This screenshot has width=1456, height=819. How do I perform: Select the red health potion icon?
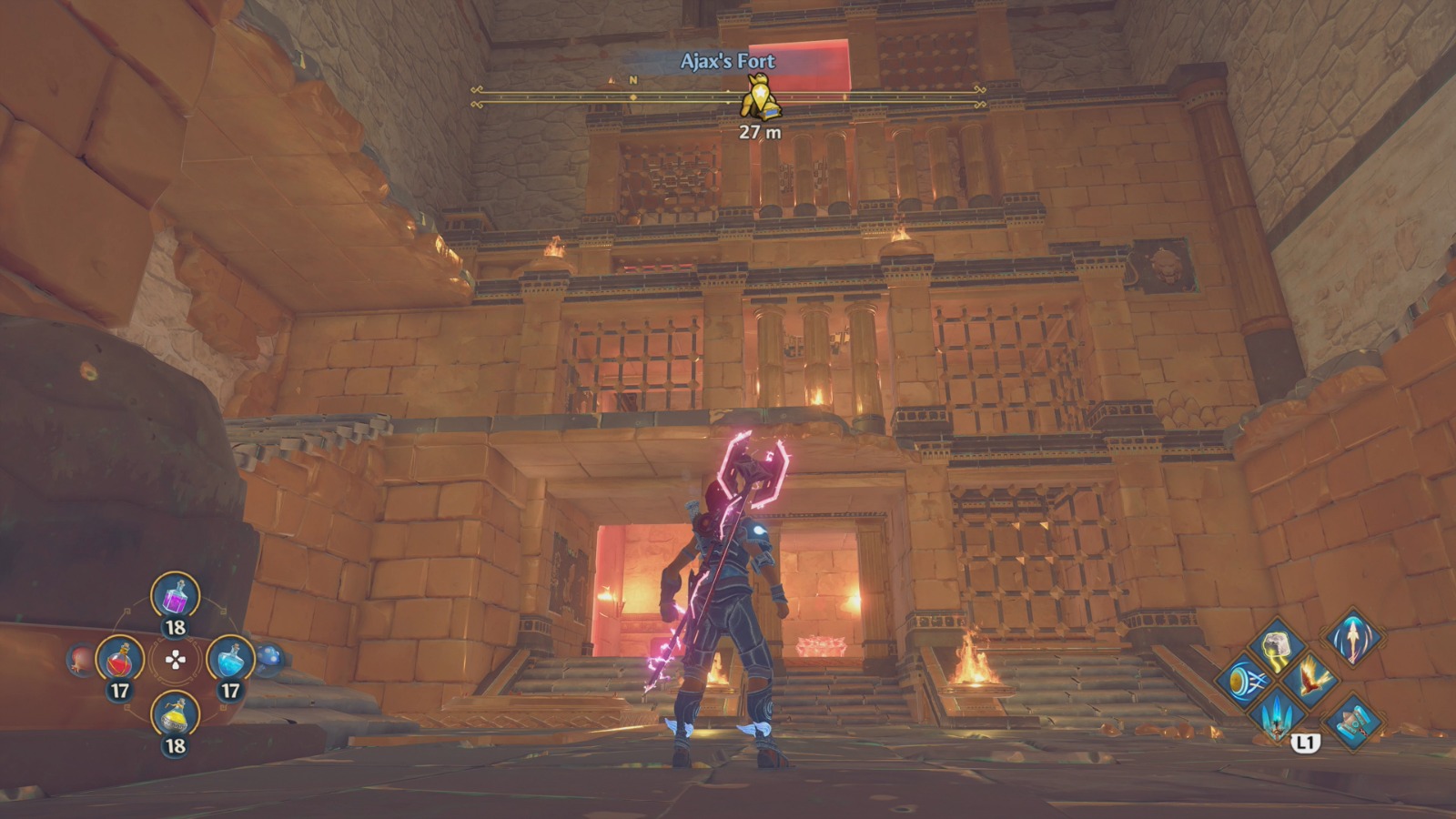pos(119,660)
